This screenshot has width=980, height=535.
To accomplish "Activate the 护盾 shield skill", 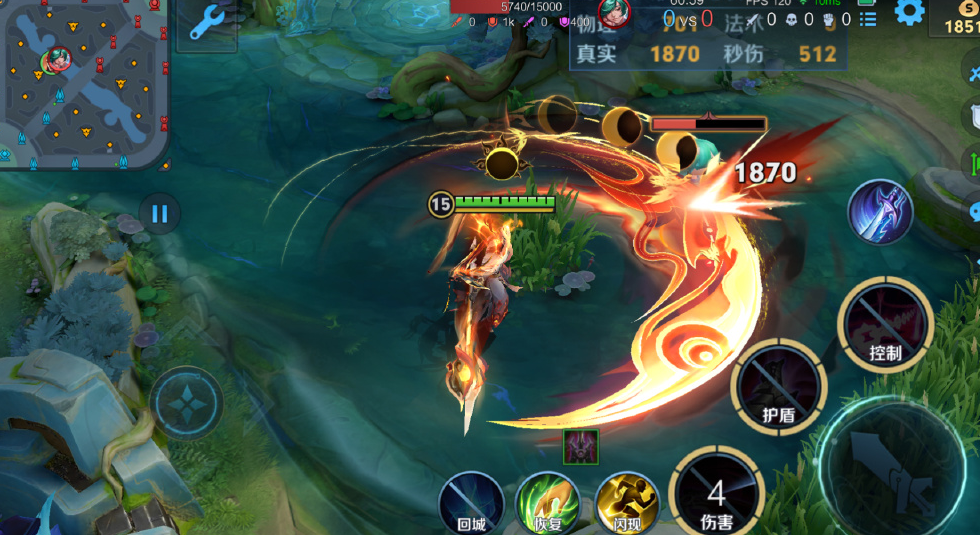I will point(779,388).
